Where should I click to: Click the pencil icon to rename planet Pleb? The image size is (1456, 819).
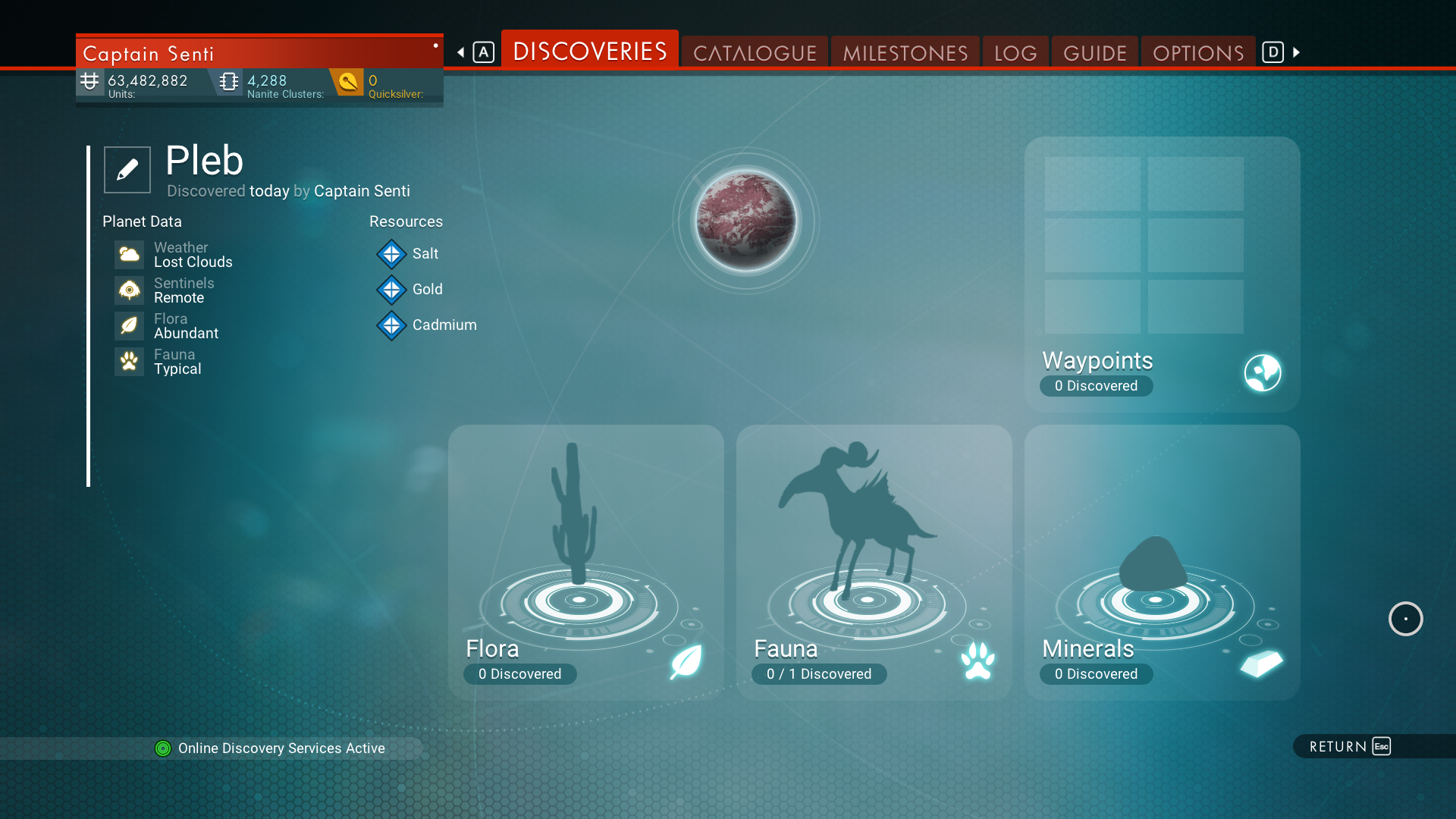127,169
